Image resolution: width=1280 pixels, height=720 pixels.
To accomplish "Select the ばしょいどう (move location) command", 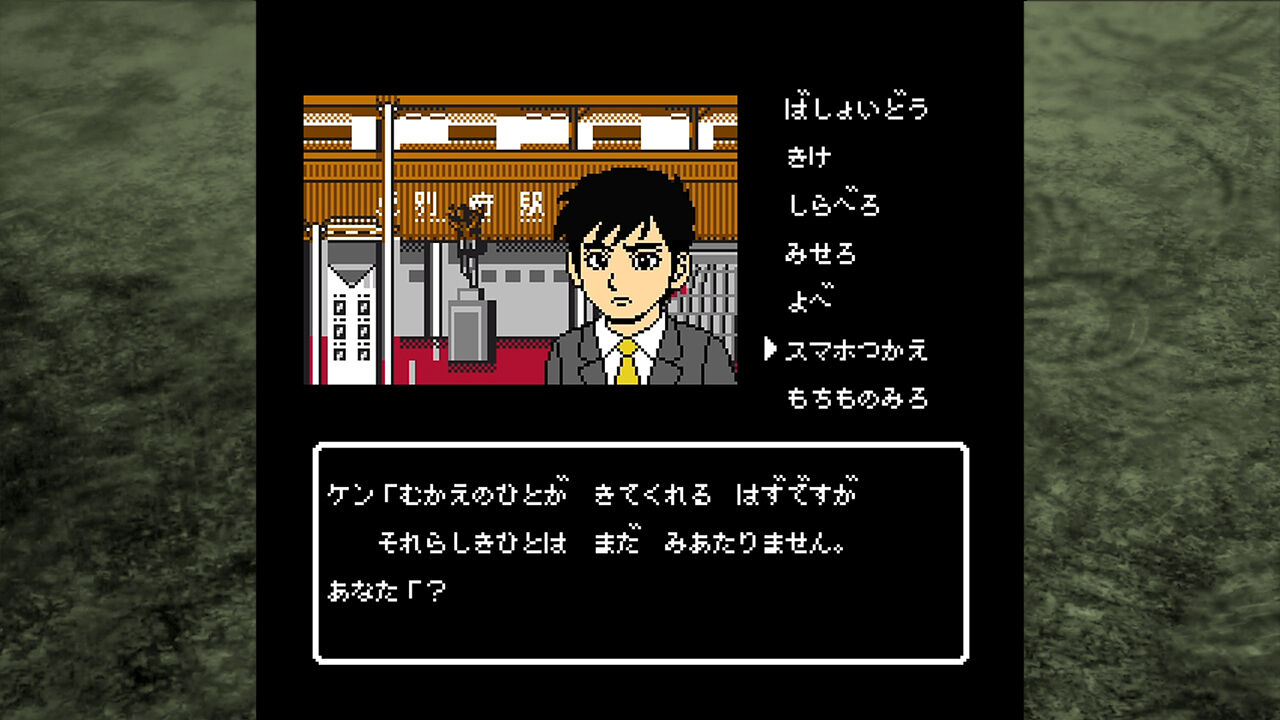I will click(855, 108).
